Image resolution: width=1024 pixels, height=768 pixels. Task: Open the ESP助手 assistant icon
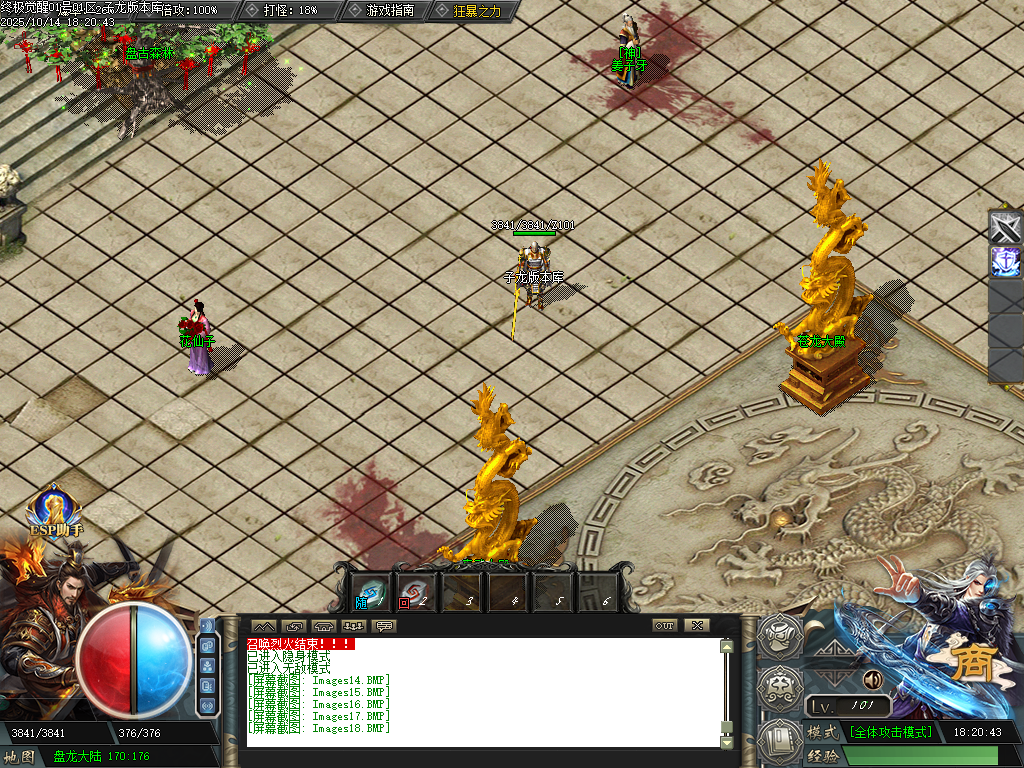[53, 512]
